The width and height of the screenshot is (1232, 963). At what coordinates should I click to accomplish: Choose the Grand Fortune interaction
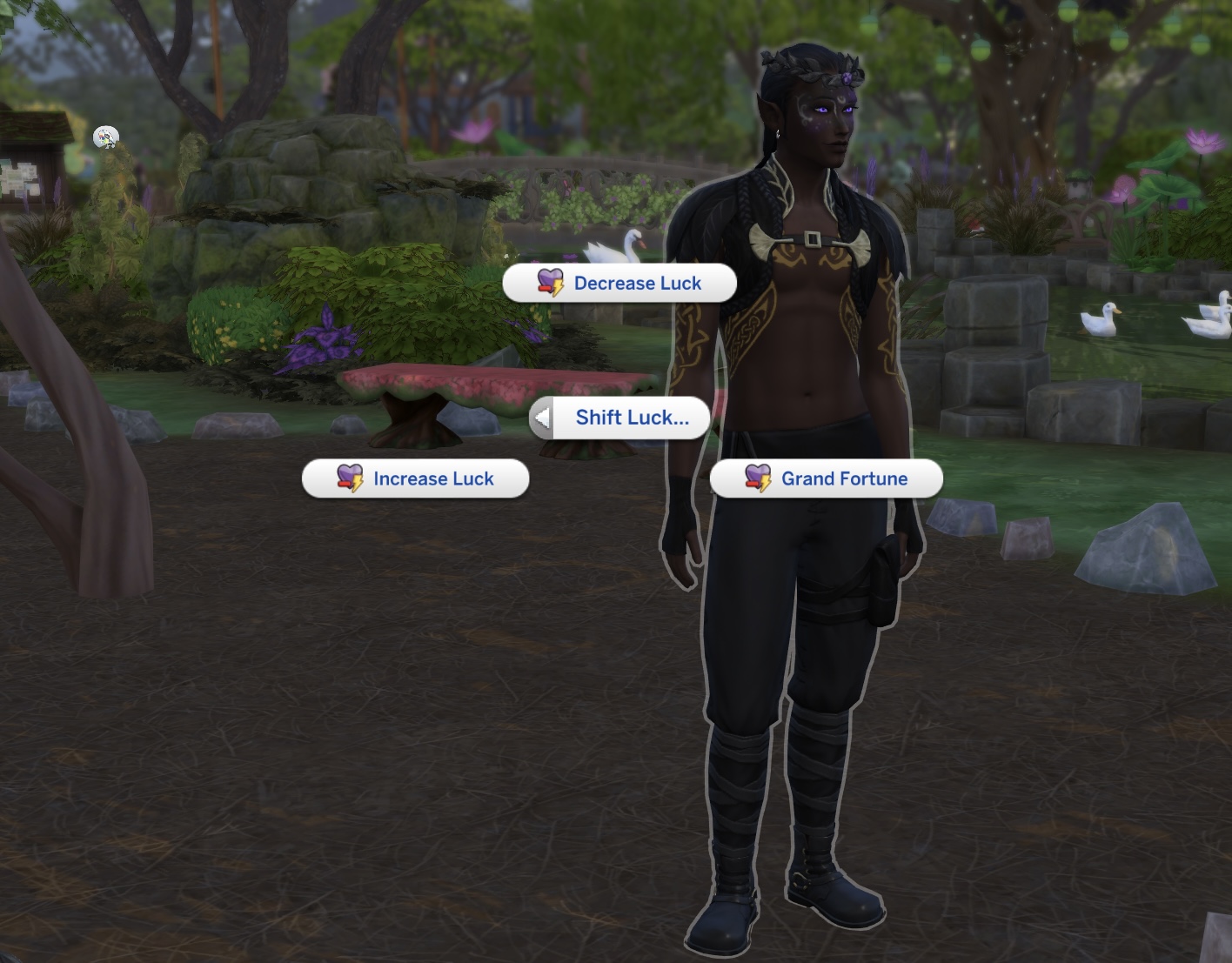point(844,478)
